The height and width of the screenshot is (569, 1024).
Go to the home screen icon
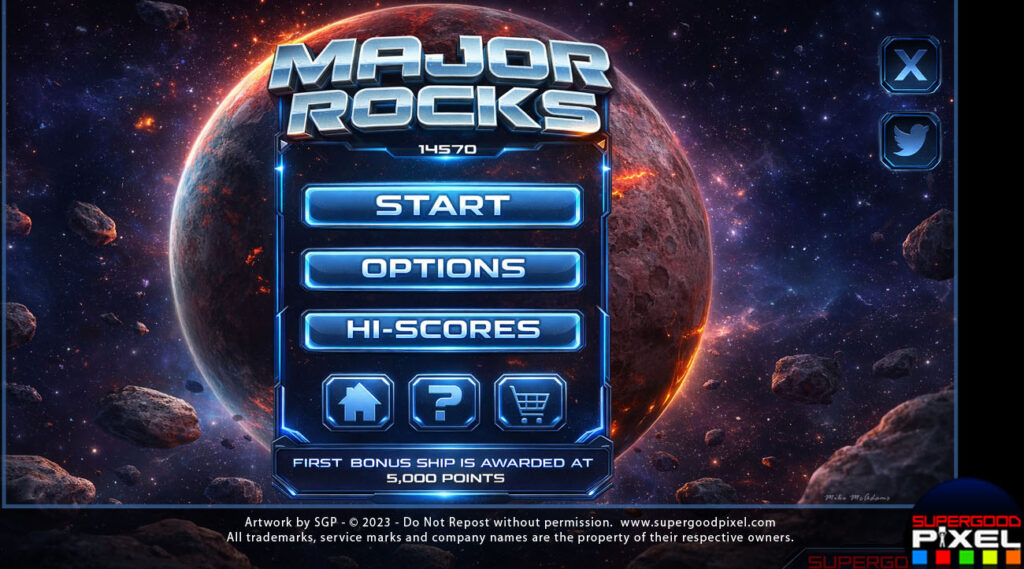point(358,402)
